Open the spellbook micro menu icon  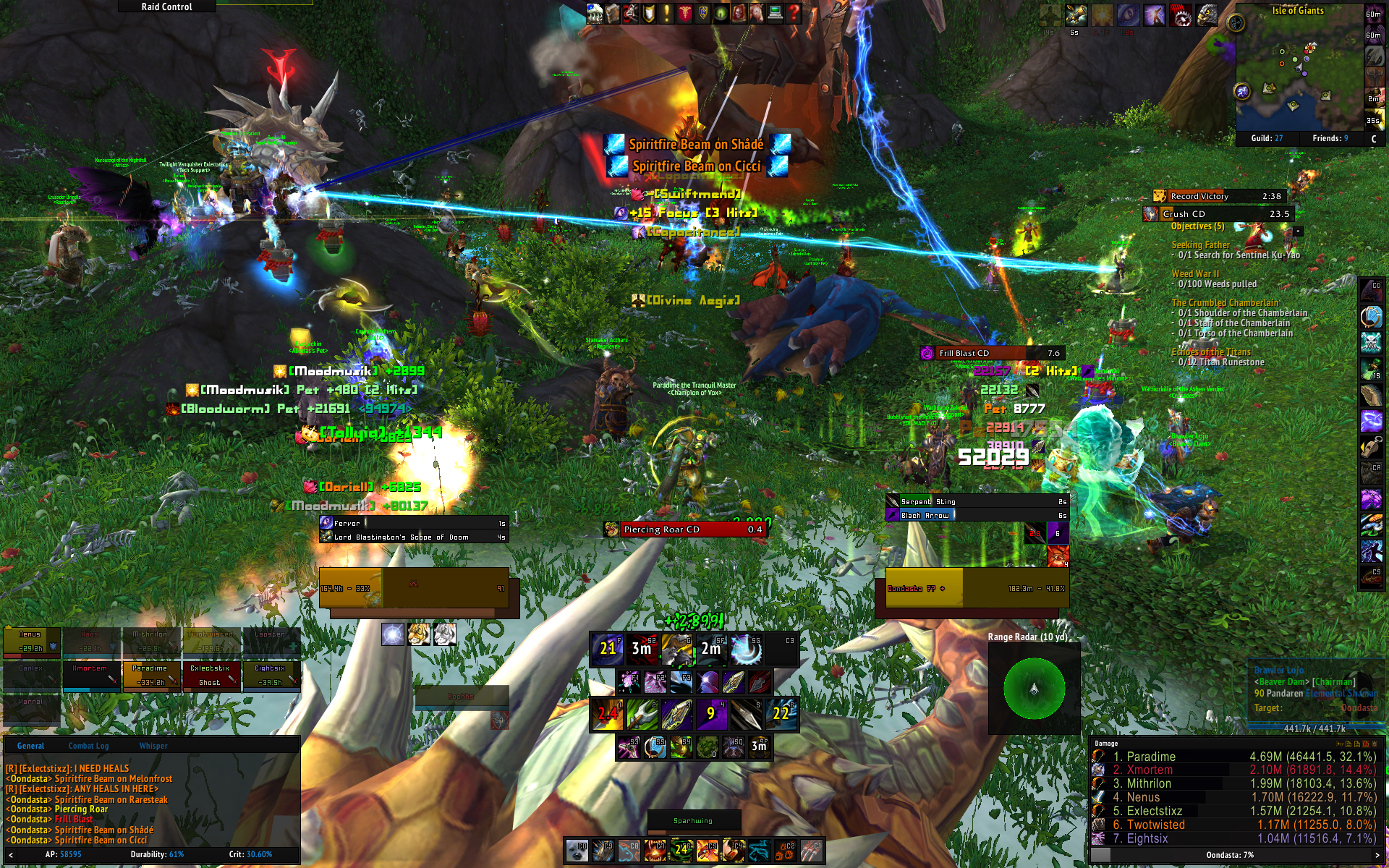[613, 13]
